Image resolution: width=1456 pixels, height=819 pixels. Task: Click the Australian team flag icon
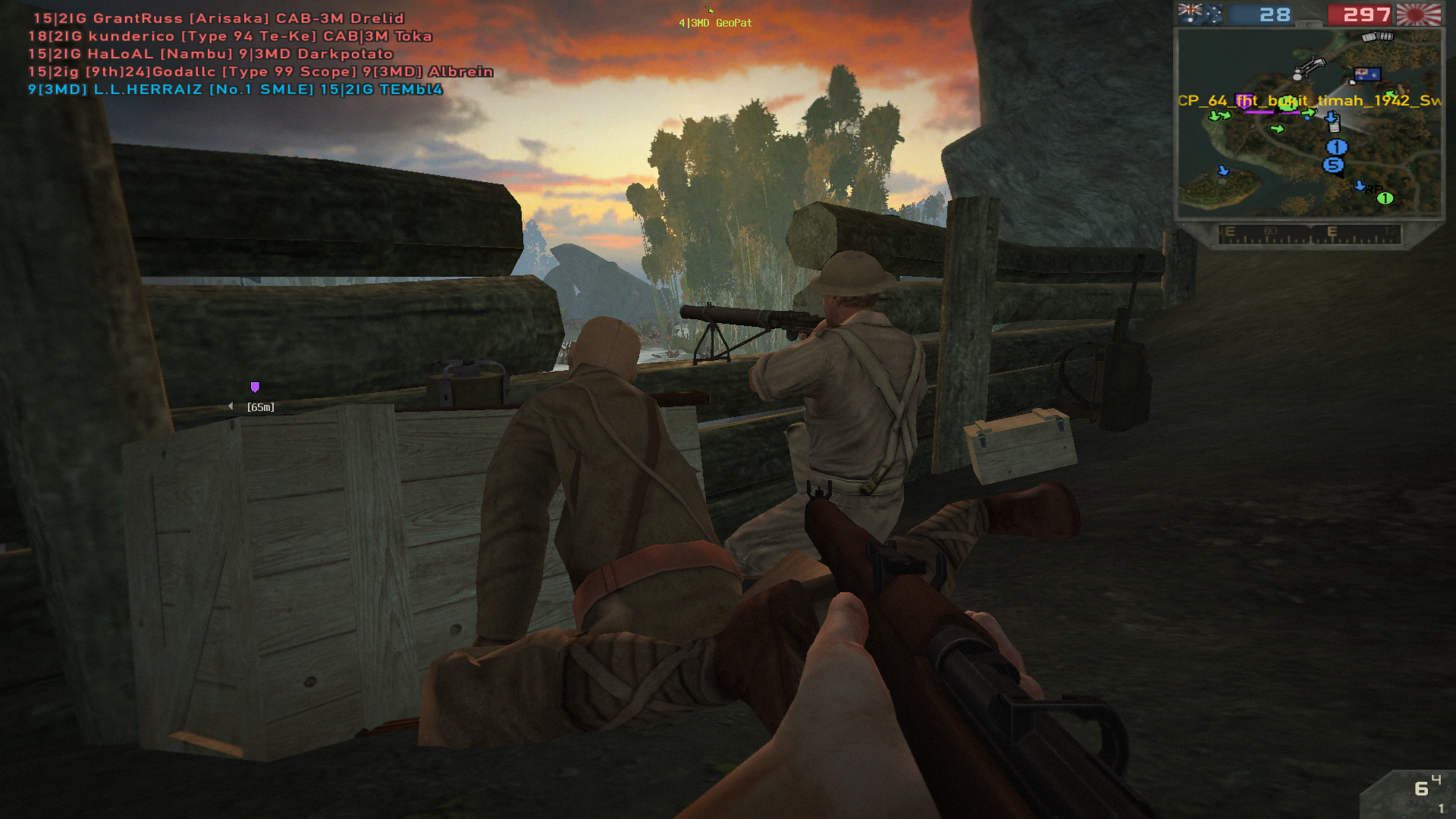(1200, 14)
